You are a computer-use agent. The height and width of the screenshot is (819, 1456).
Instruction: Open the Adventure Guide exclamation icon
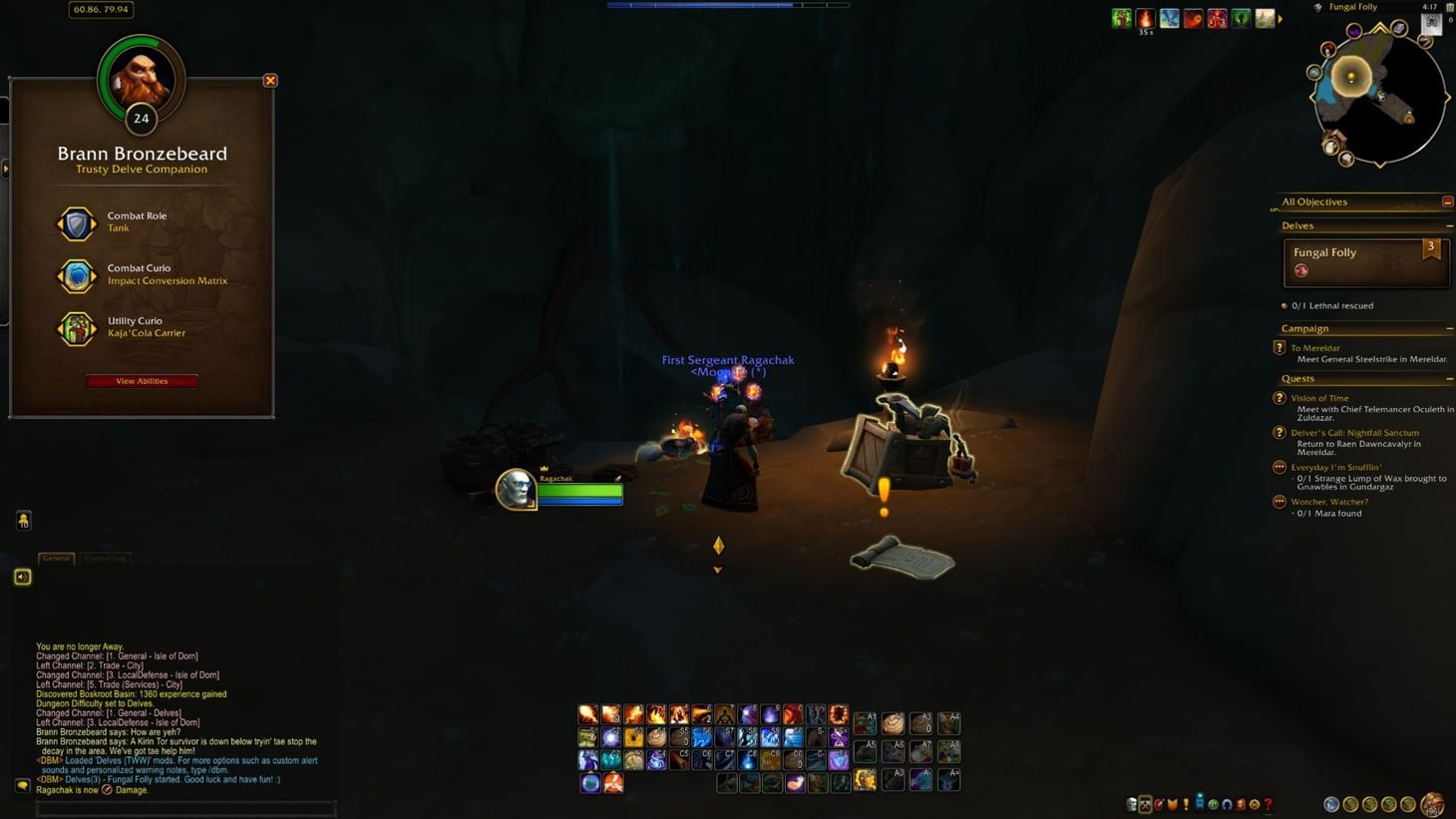pos(1186,803)
